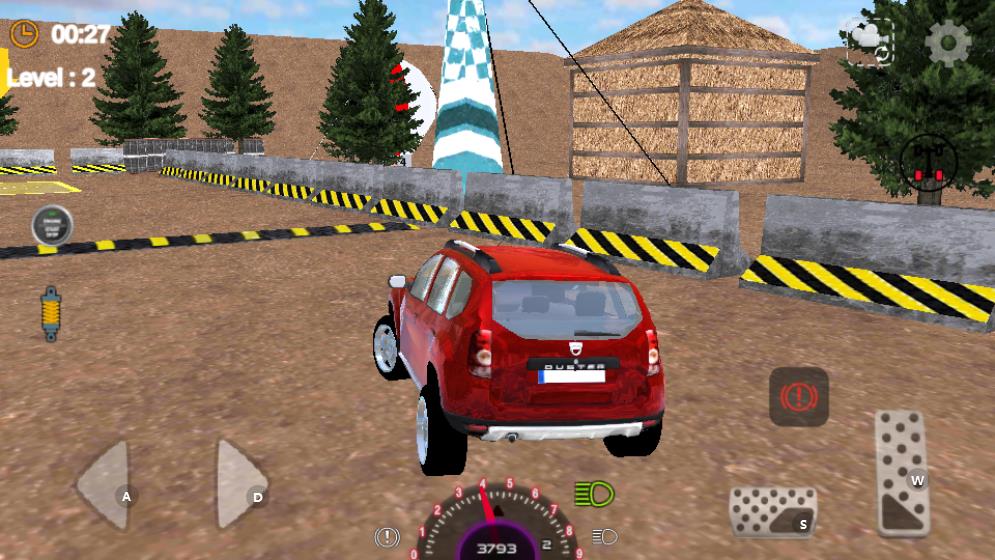Screen dimensions: 995x560
Task: Toggle the drivetrain differential icon
Action: (x=928, y=161)
